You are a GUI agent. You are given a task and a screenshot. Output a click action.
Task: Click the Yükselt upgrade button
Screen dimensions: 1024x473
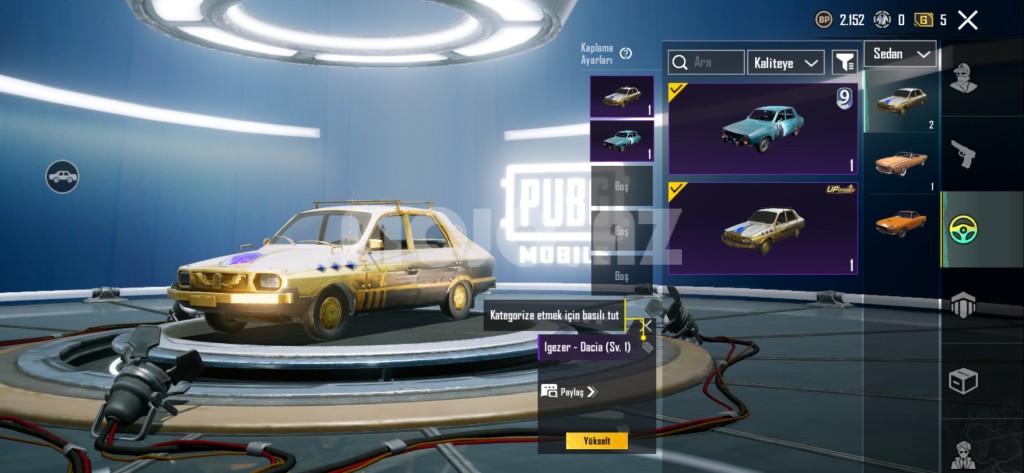tap(596, 441)
